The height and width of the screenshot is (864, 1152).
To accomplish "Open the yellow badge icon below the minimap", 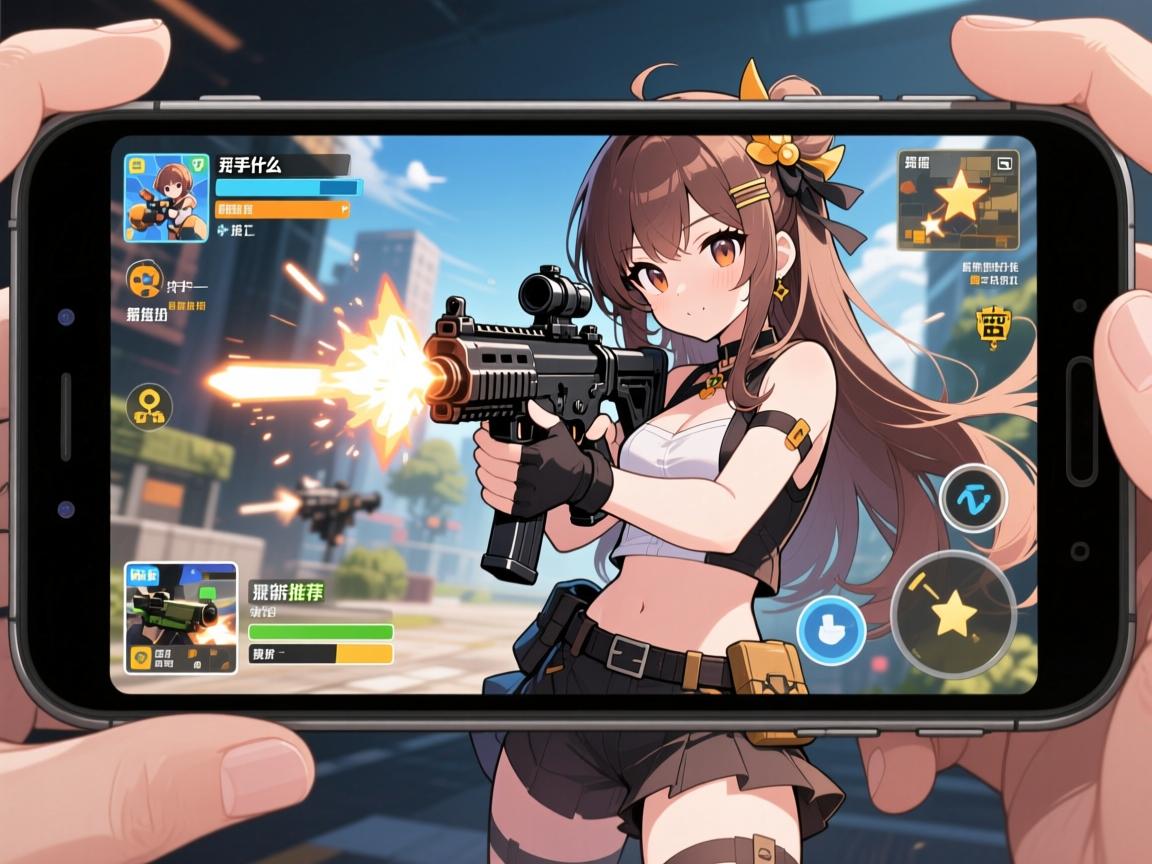I will click(993, 326).
